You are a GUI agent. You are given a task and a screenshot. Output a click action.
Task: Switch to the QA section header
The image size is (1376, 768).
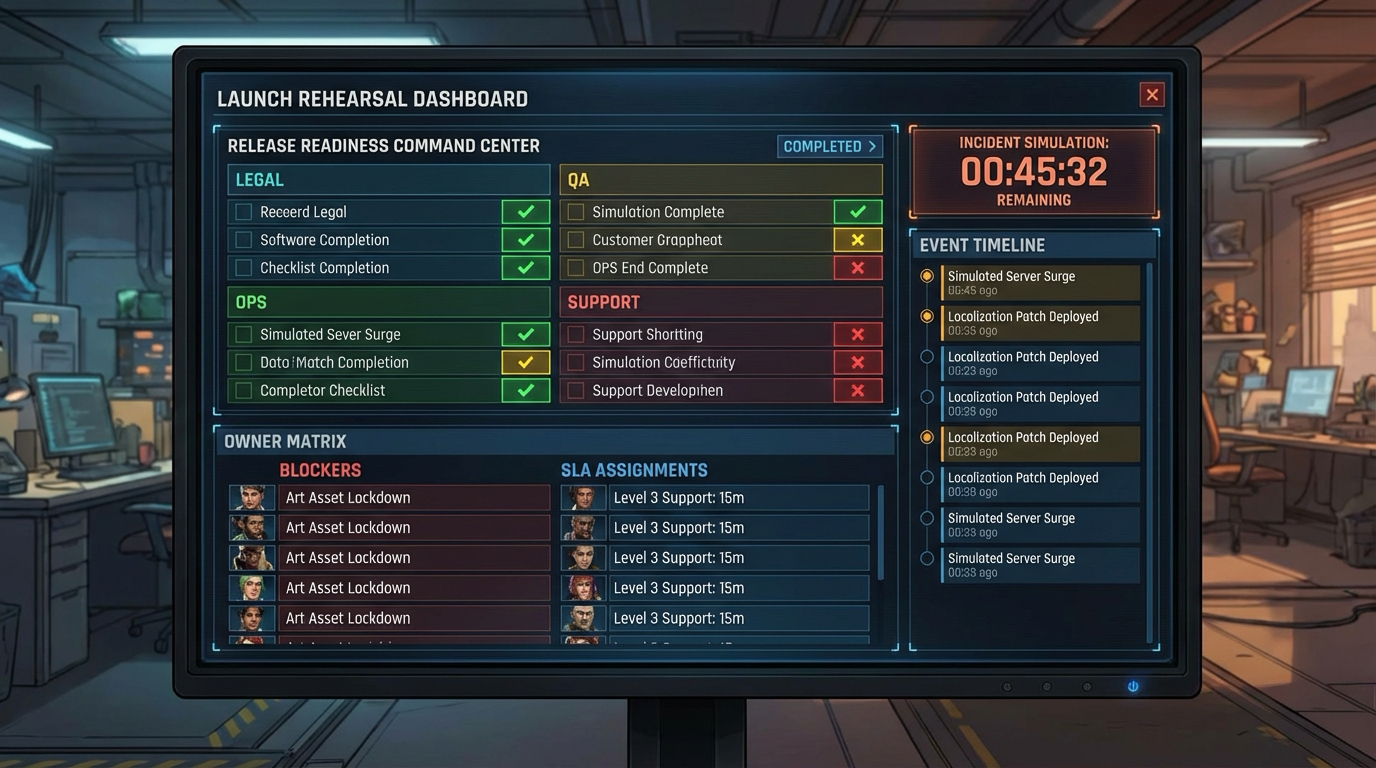pos(720,179)
